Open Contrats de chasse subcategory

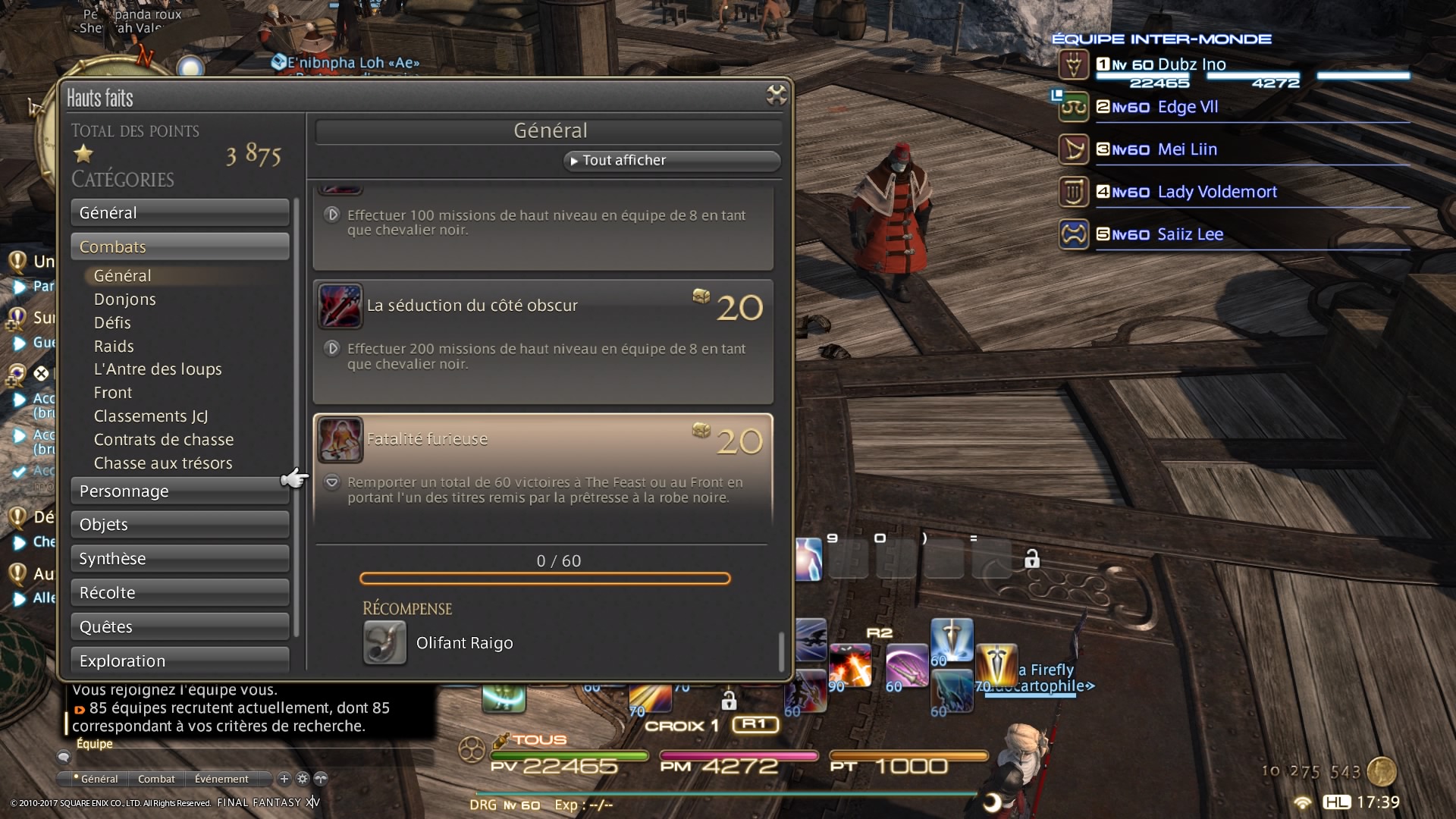pos(164,440)
